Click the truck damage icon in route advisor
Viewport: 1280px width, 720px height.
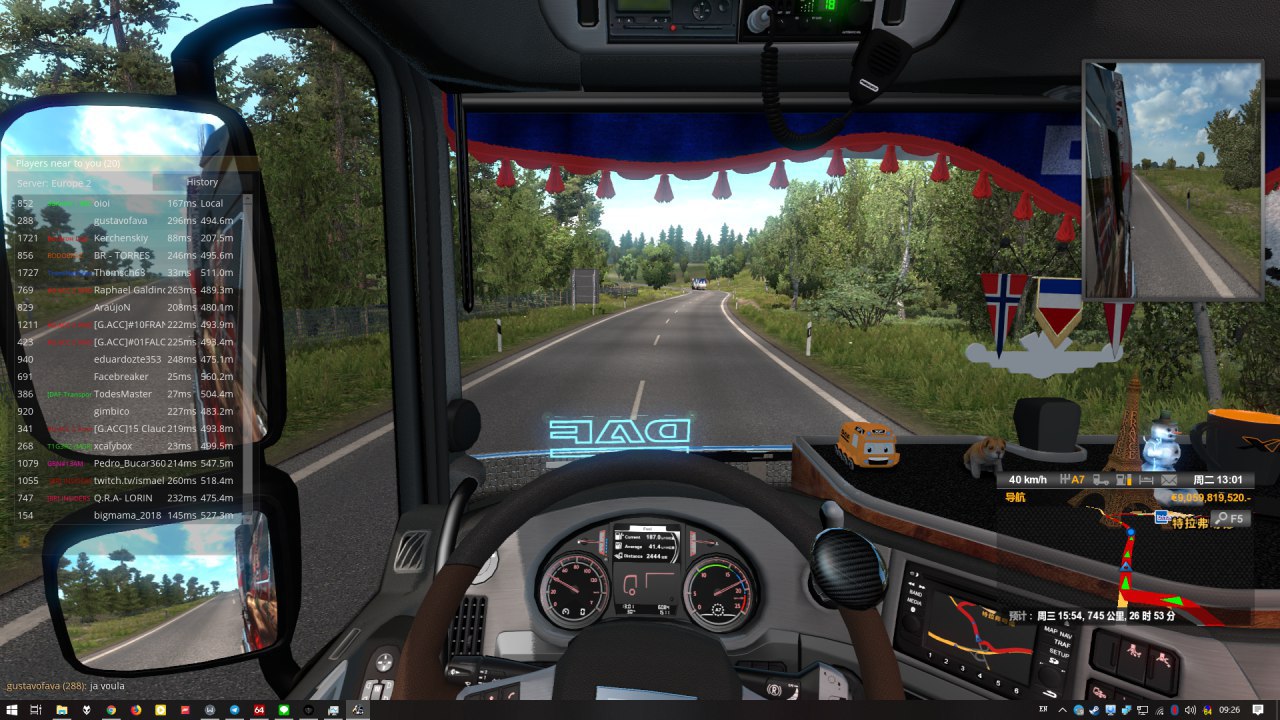[x=1099, y=480]
